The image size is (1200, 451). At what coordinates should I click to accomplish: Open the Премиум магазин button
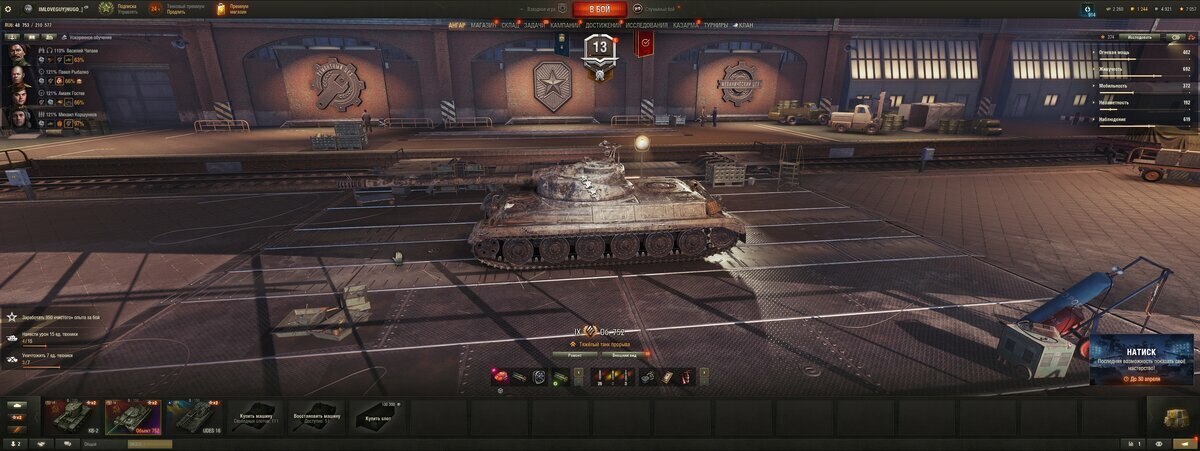pos(232,9)
